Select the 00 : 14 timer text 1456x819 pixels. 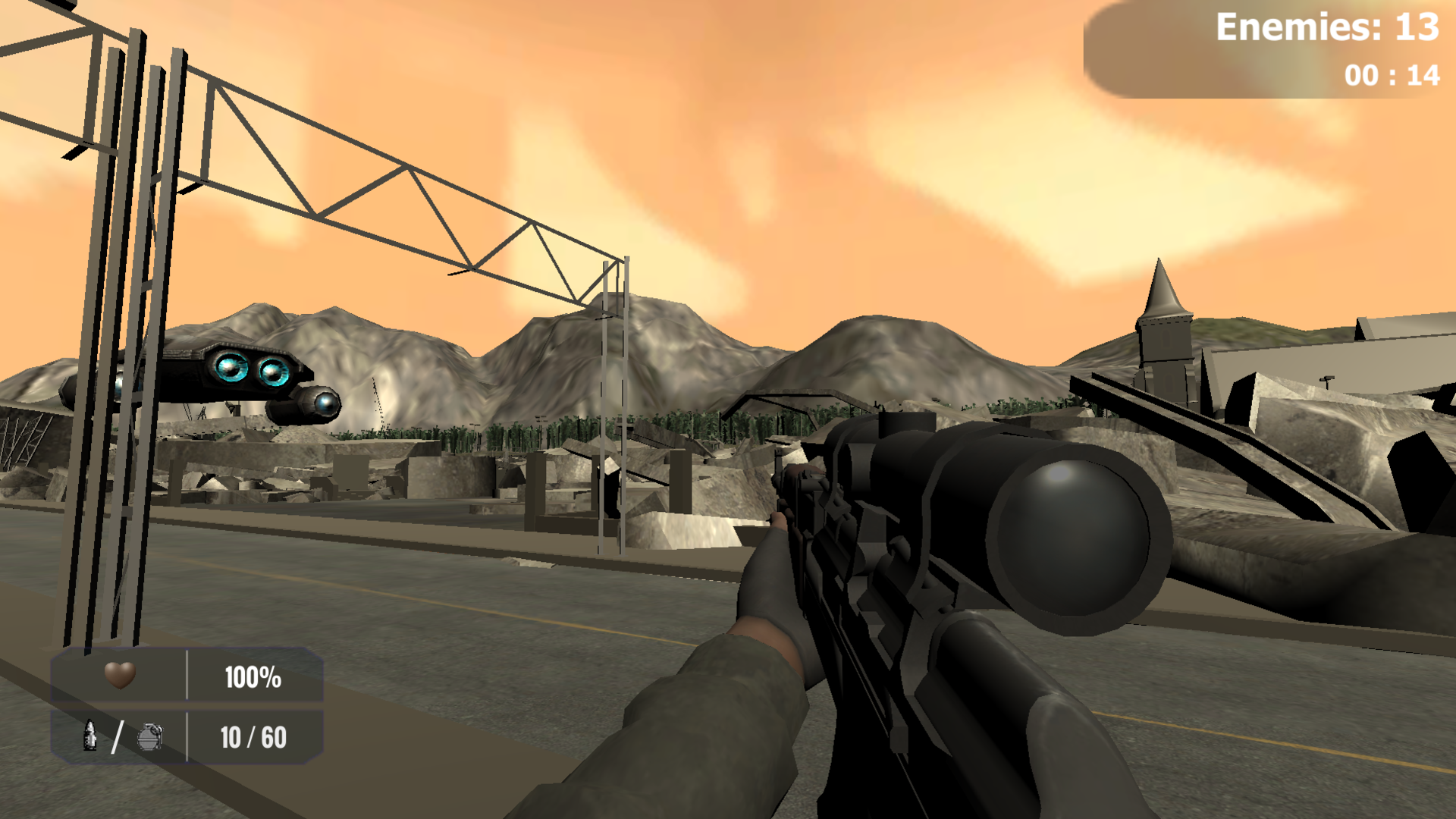(1392, 76)
